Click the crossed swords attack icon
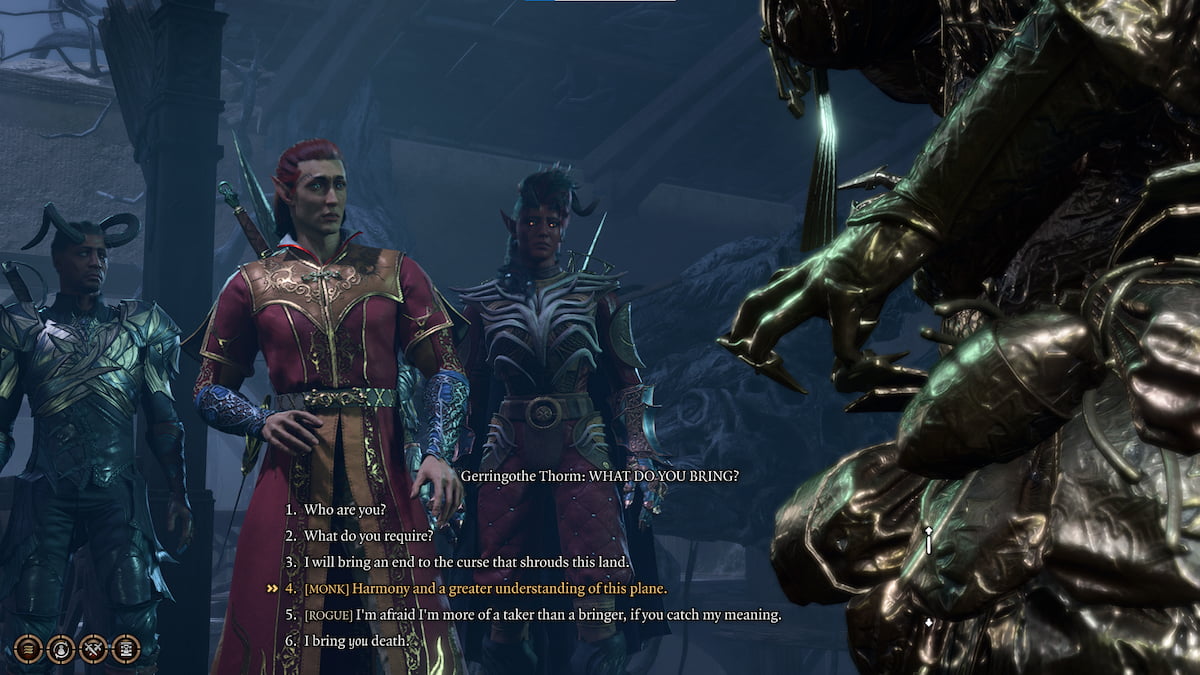 (x=94, y=649)
